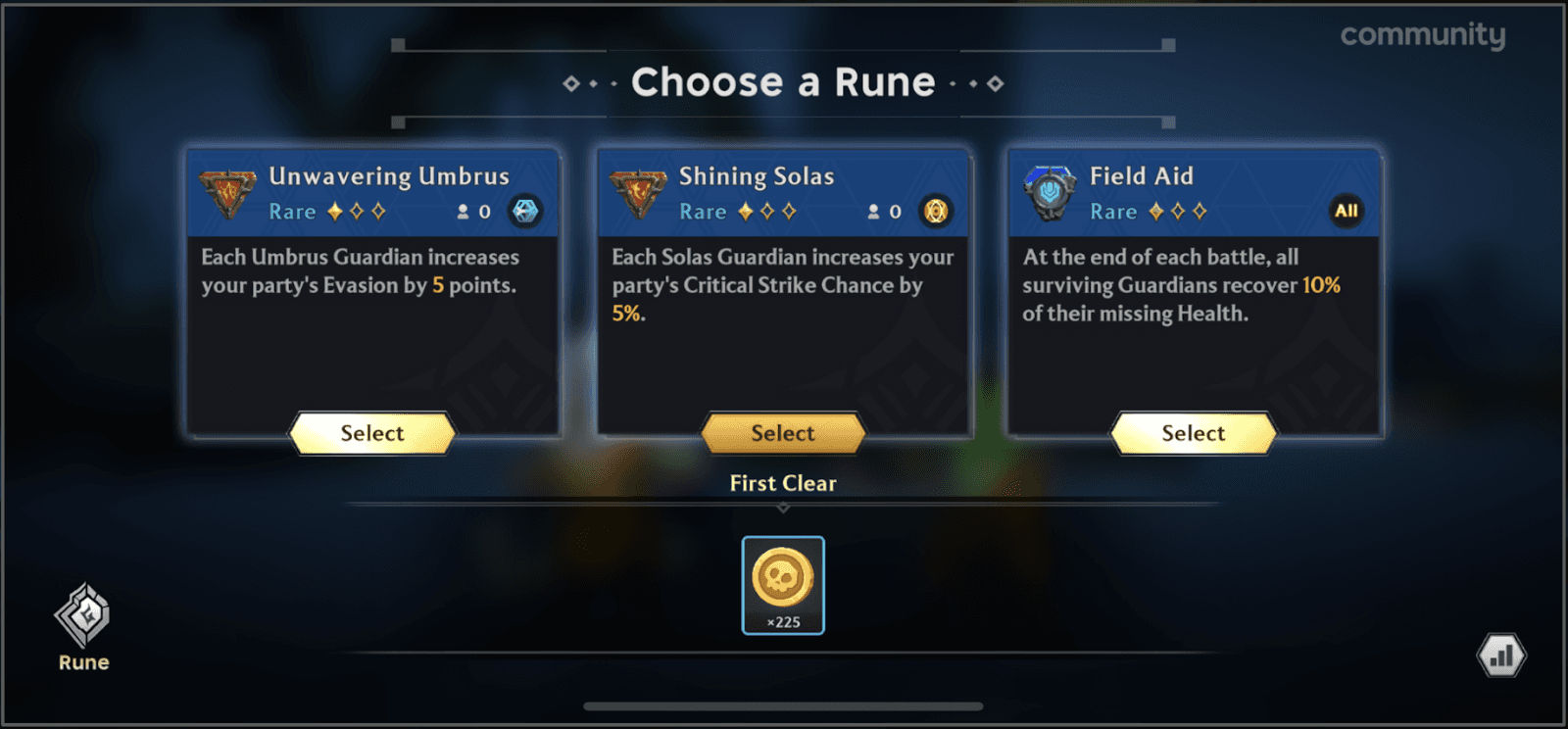Click the guardian count icon on Shining Solas
Image resolution: width=1568 pixels, height=729 pixels.
[x=873, y=212]
